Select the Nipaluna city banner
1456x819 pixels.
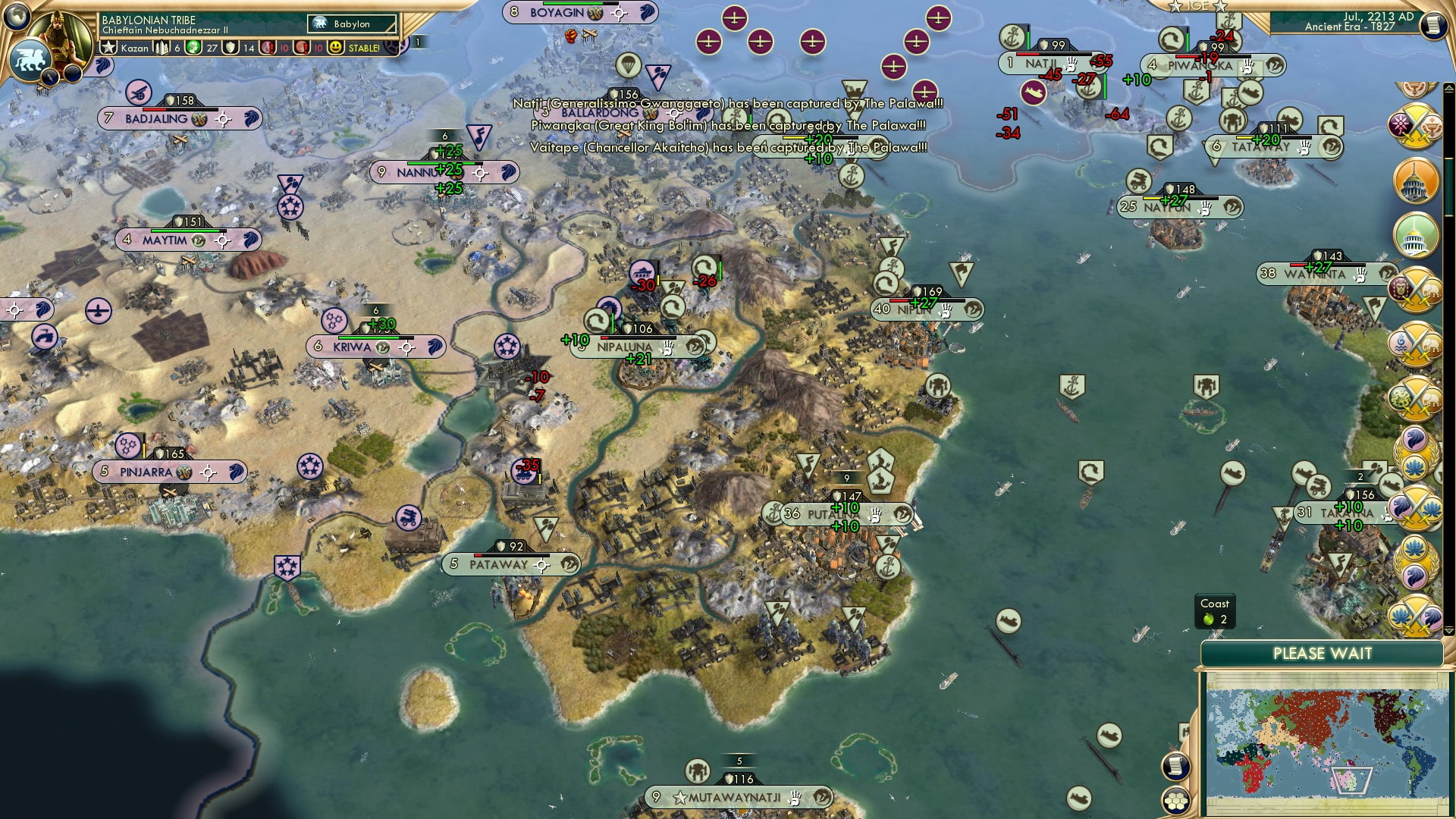625,346
